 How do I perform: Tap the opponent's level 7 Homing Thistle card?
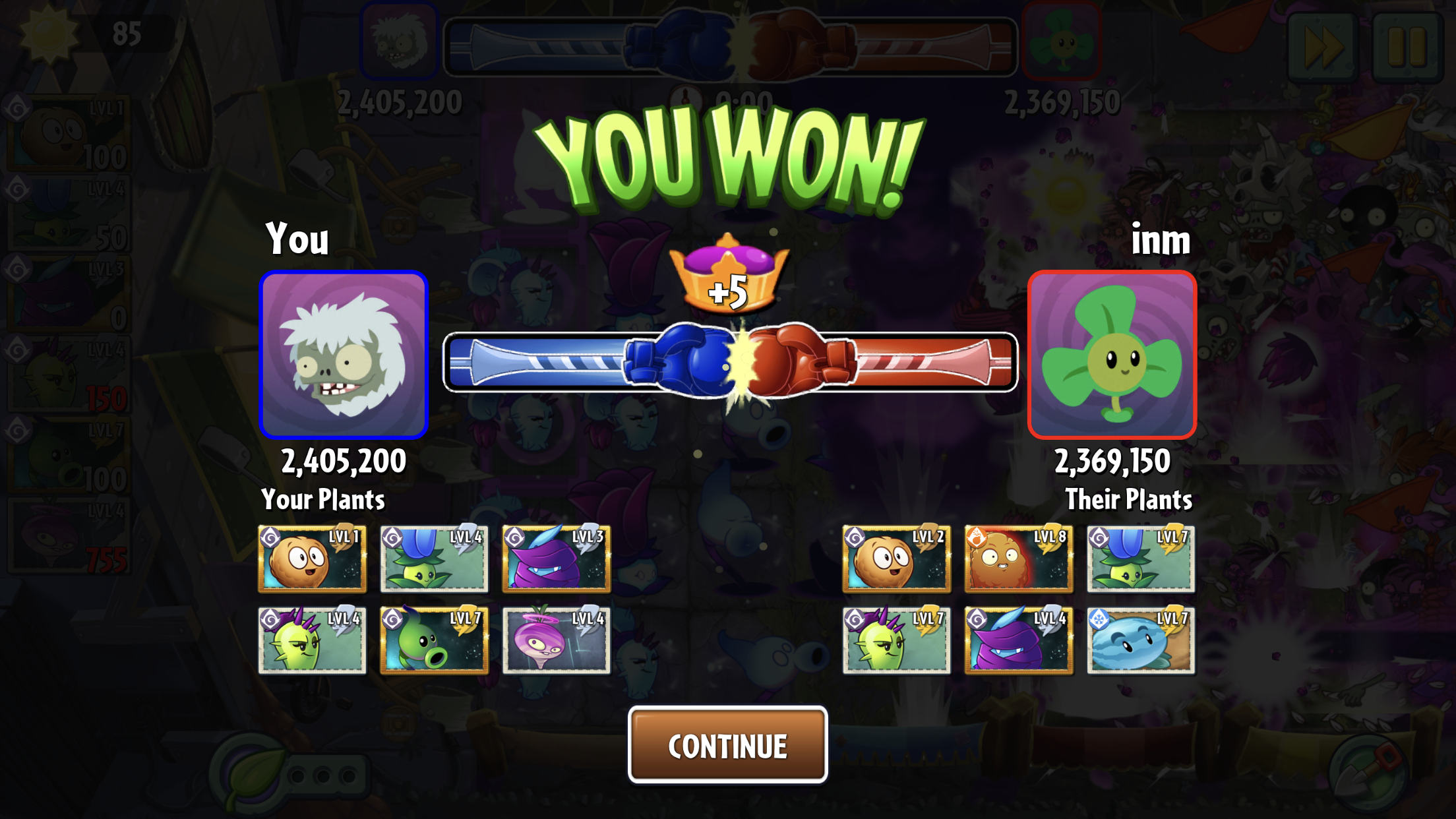pos(896,640)
